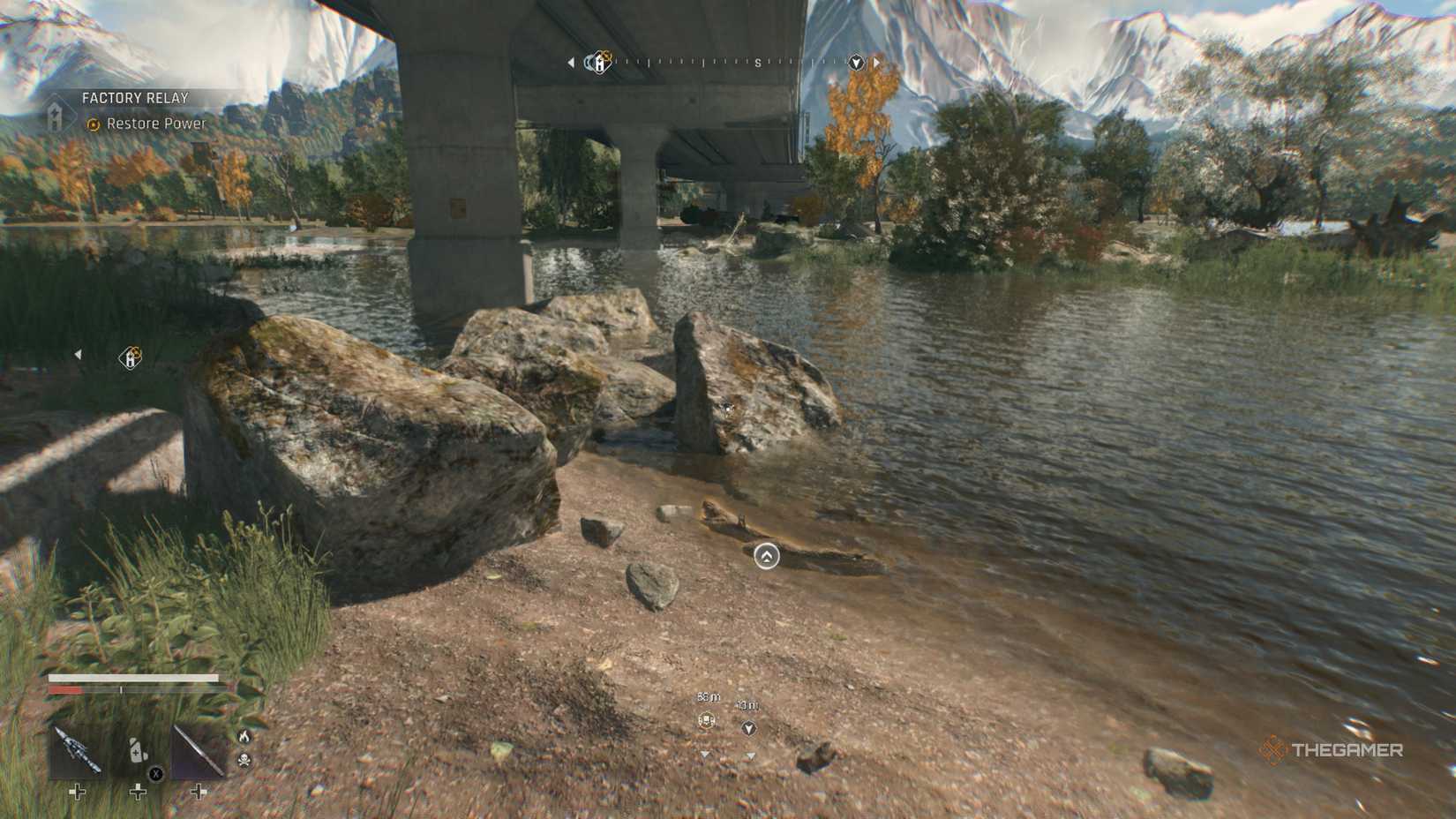Select the Factory Relay quest tracker

point(135,98)
